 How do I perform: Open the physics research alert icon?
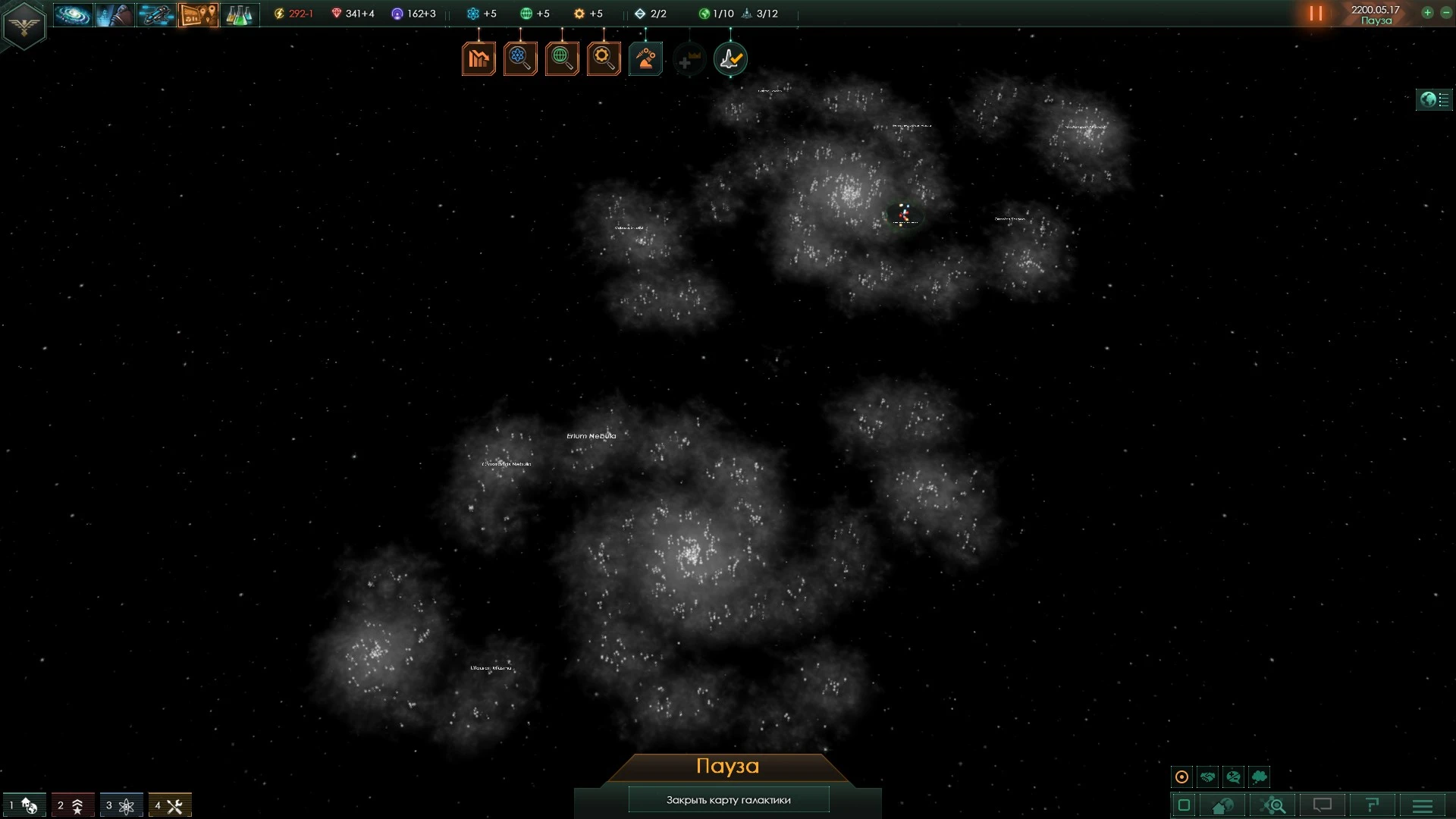(519, 58)
